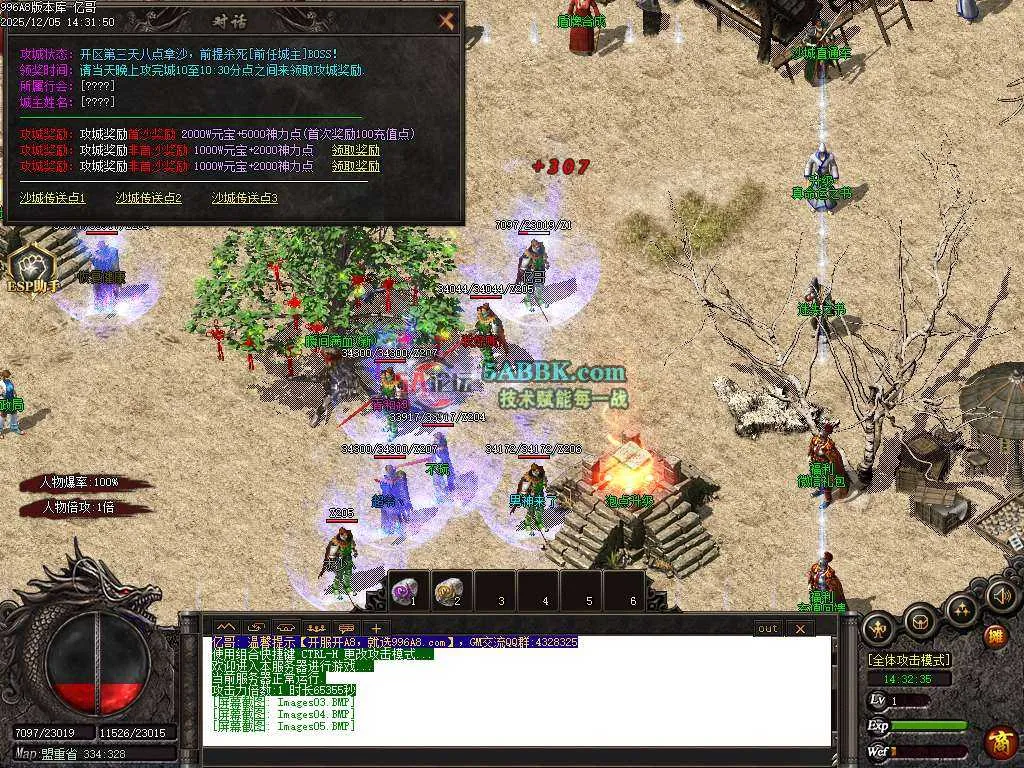Image resolution: width=1024 pixels, height=768 pixels.
Task: Open the 商 shop button
Action: (x=999, y=741)
